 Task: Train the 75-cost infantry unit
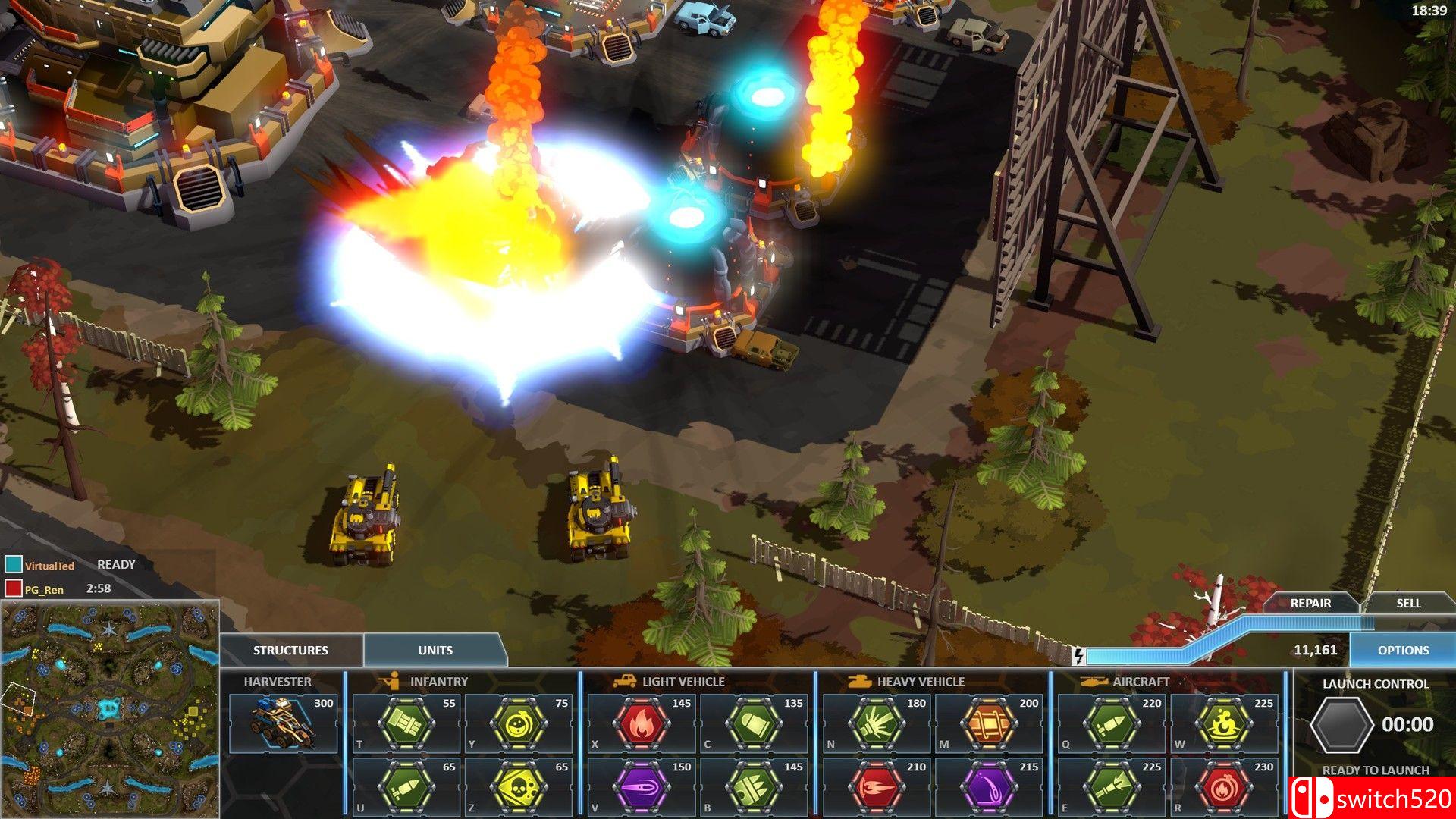pos(519,723)
